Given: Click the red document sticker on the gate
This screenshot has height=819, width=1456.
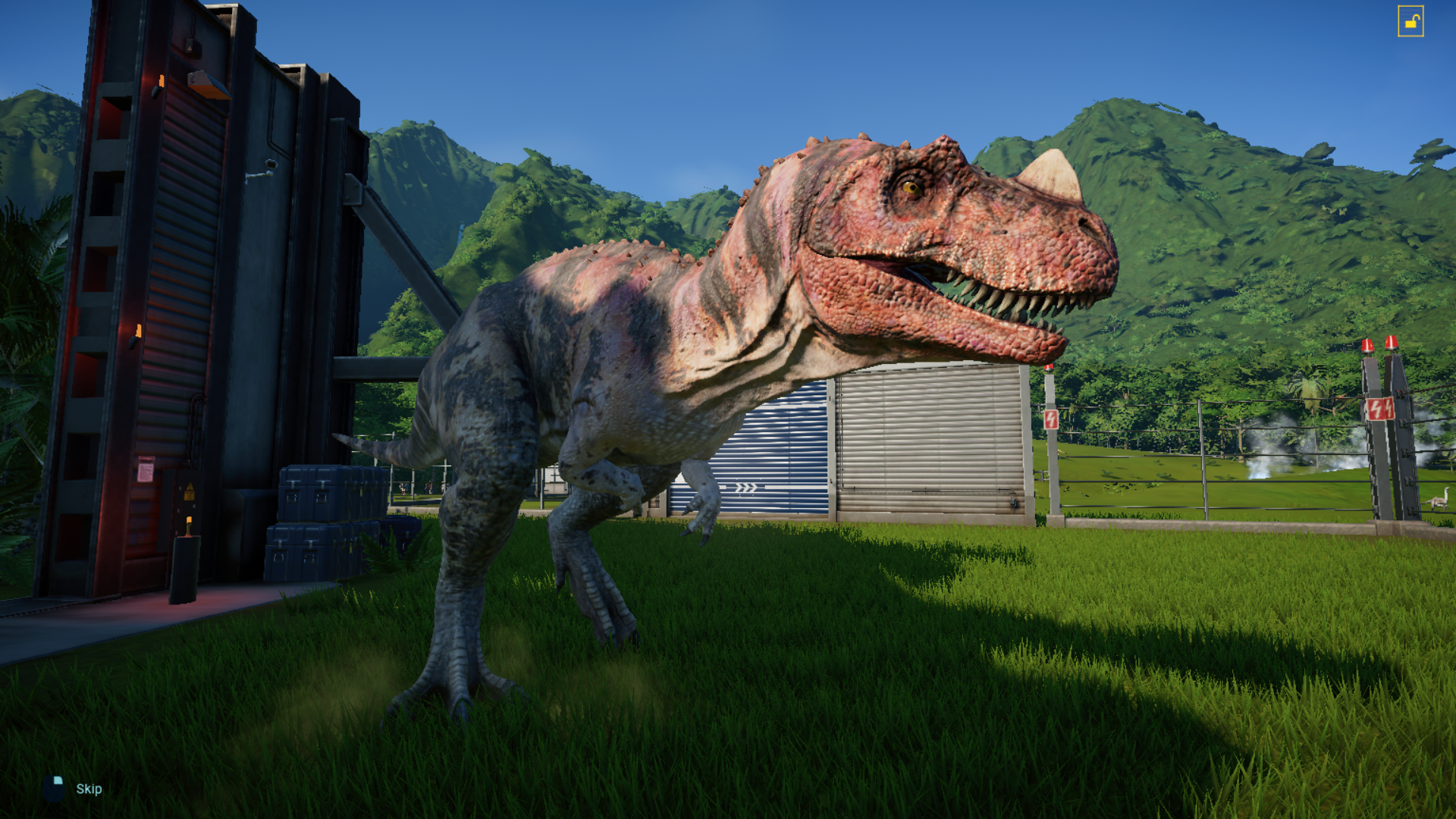Looking at the screenshot, I should coord(146,468).
